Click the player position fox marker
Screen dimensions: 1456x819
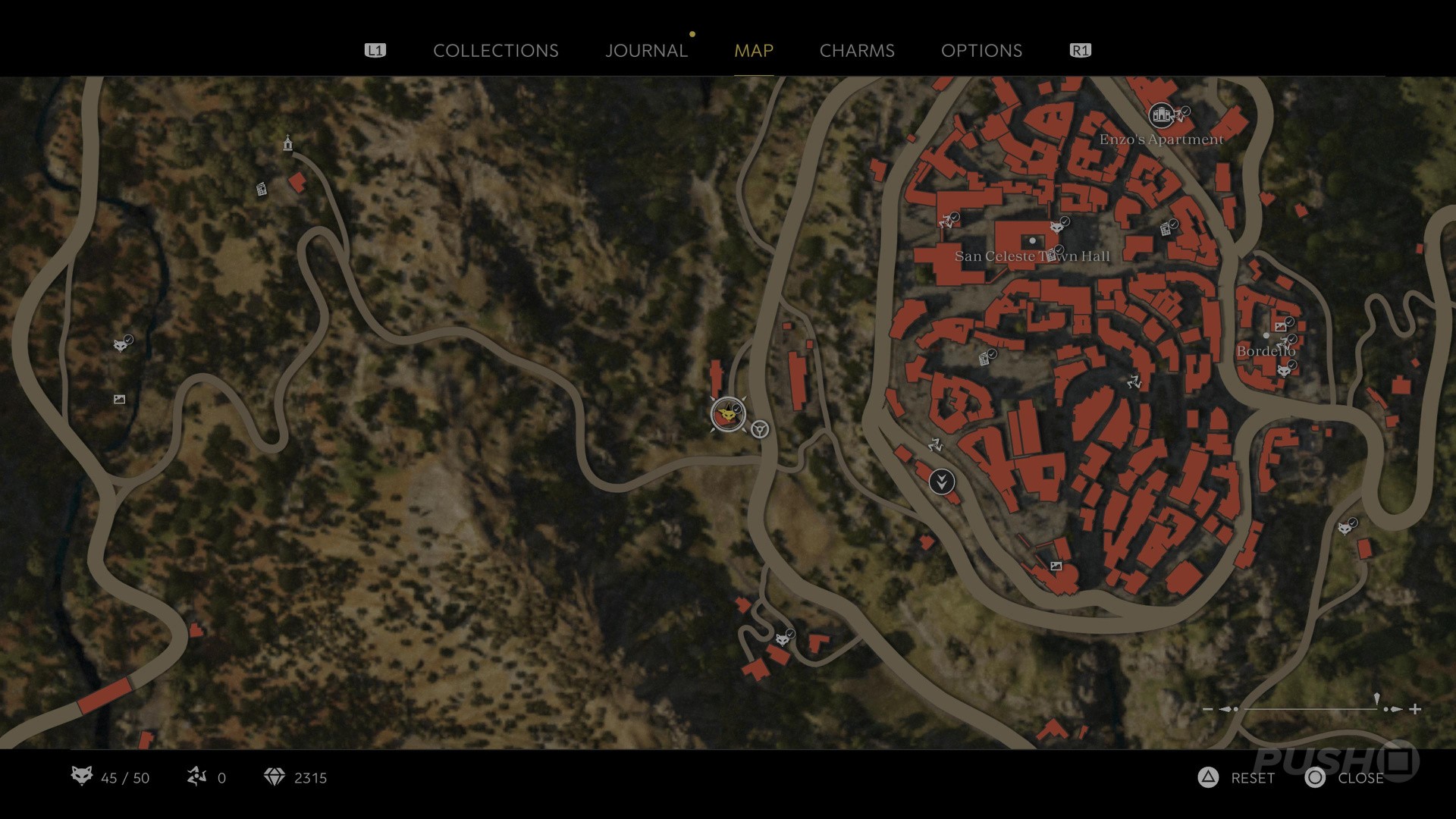(x=728, y=415)
